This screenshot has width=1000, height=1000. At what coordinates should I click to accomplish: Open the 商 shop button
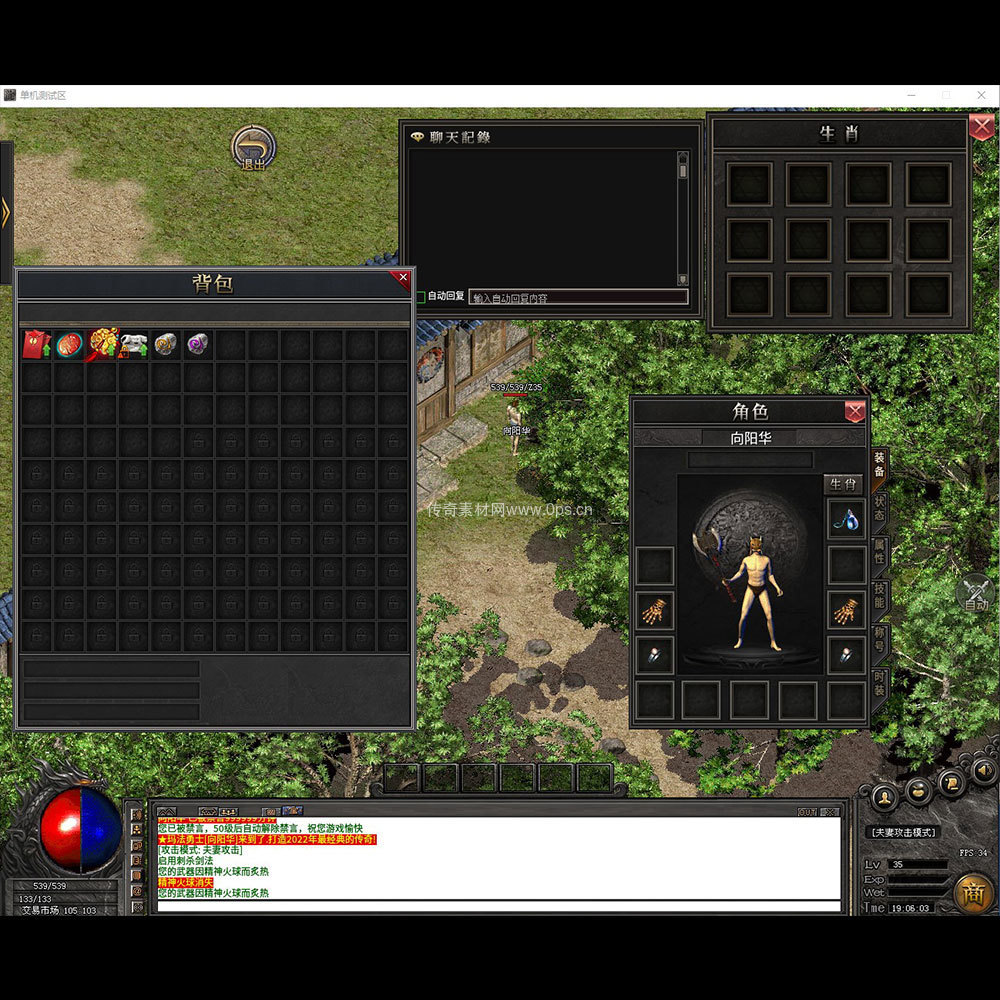[x=973, y=893]
